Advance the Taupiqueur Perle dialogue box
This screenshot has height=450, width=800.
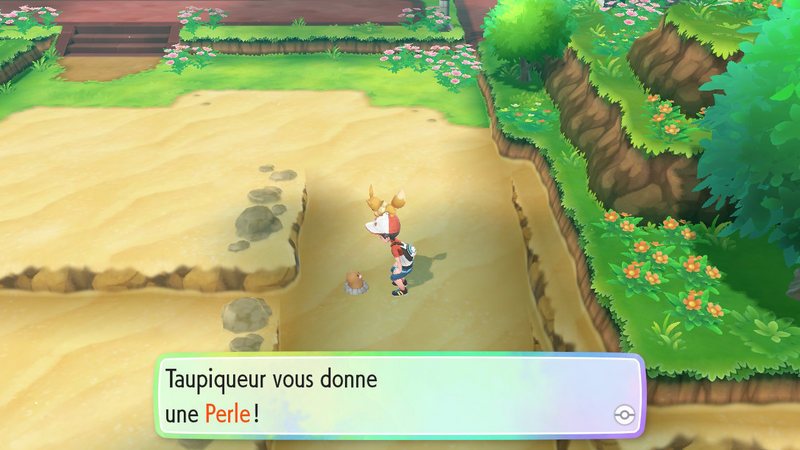pos(398,395)
